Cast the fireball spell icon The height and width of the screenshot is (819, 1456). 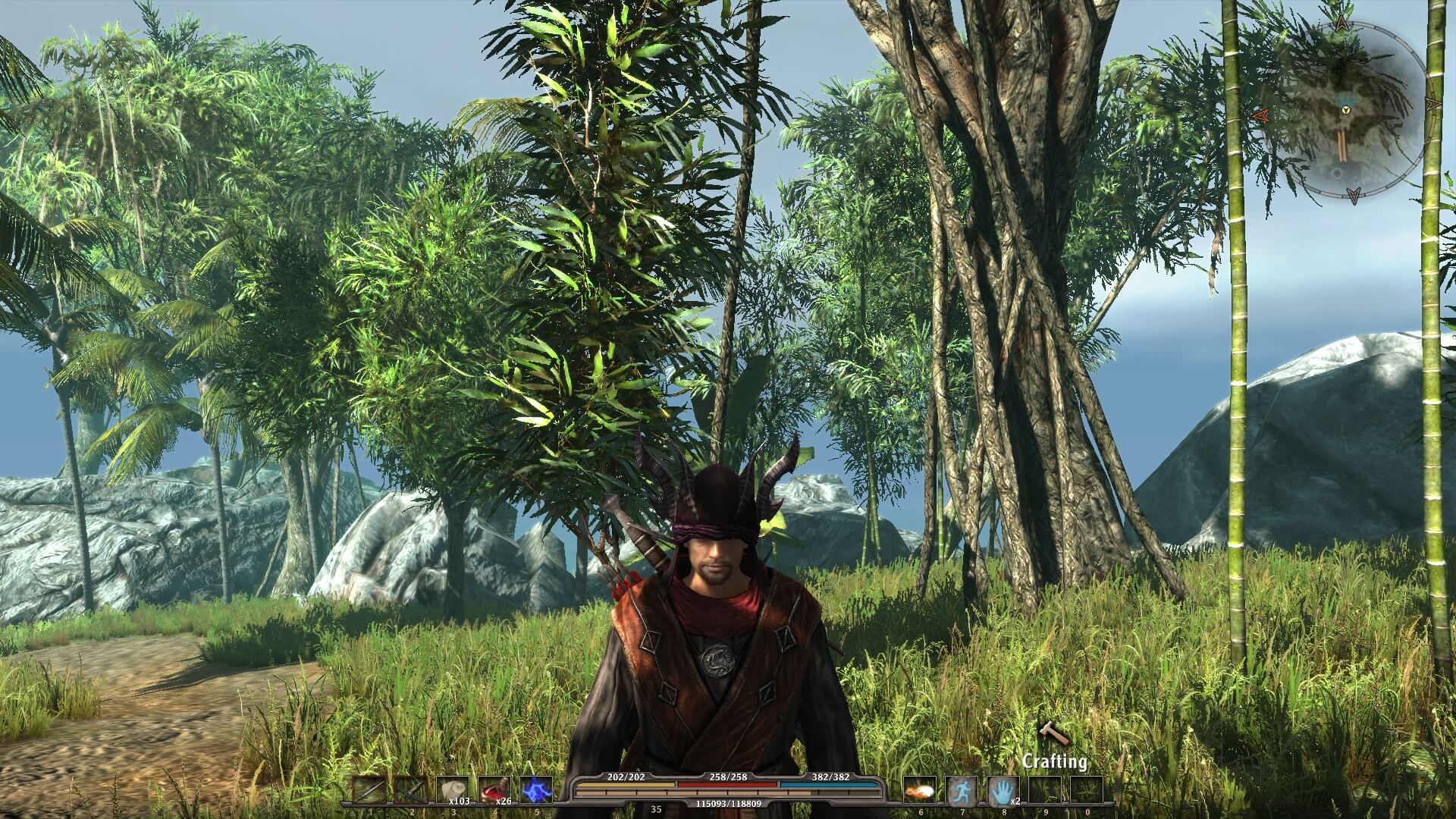pos(921,792)
